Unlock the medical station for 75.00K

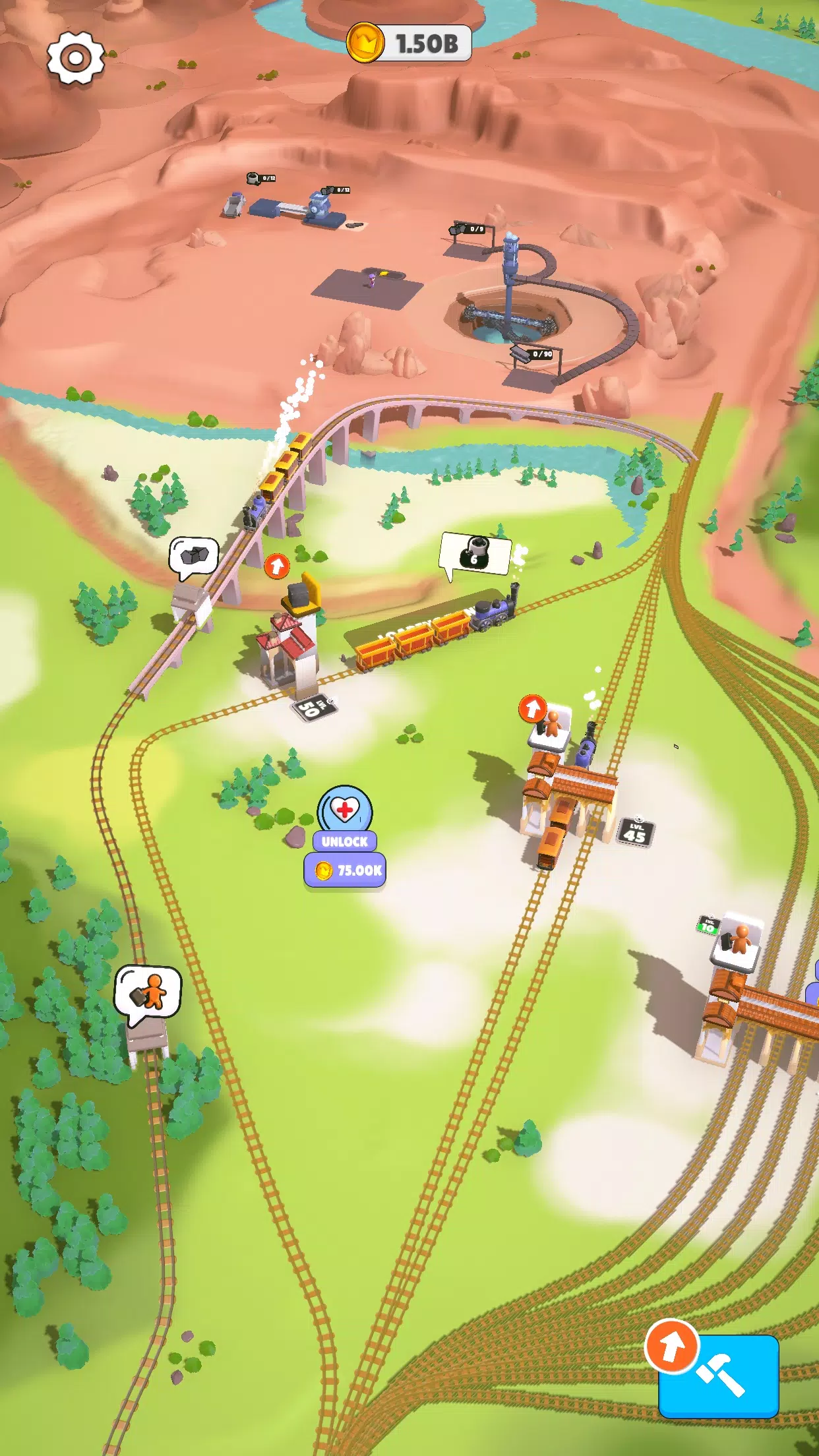coord(345,870)
